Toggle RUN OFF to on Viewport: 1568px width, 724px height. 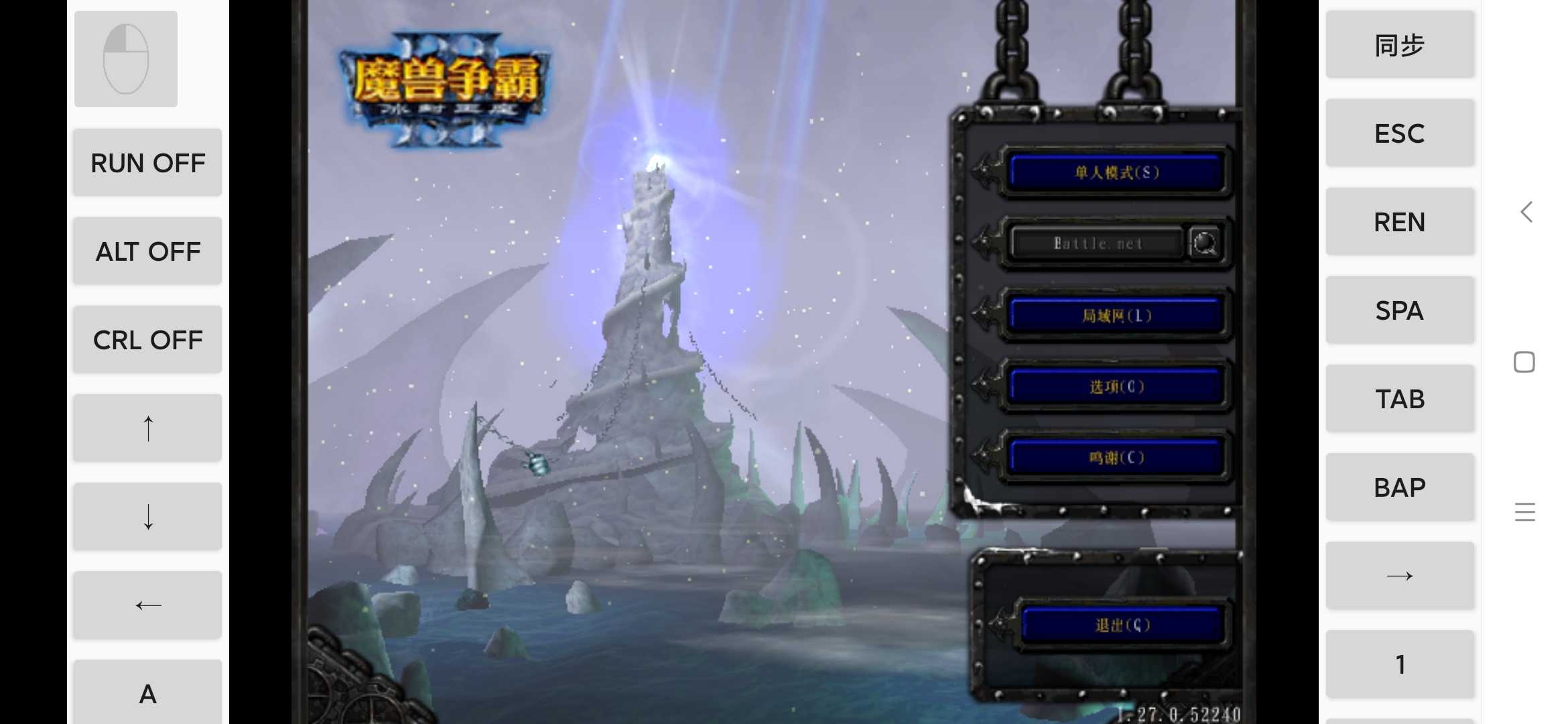point(147,162)
